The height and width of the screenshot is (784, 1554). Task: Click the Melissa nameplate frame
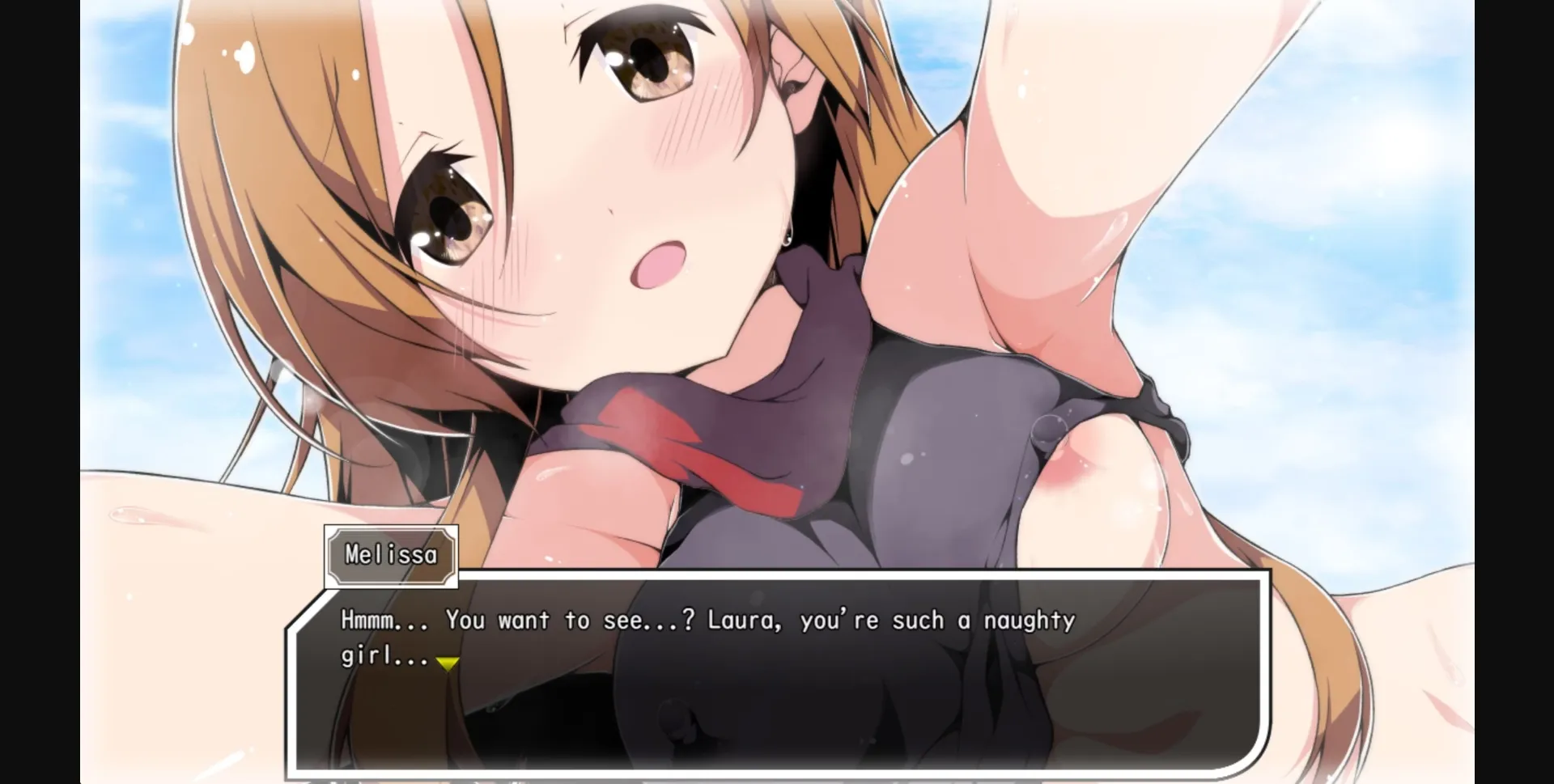coord(391,555)
